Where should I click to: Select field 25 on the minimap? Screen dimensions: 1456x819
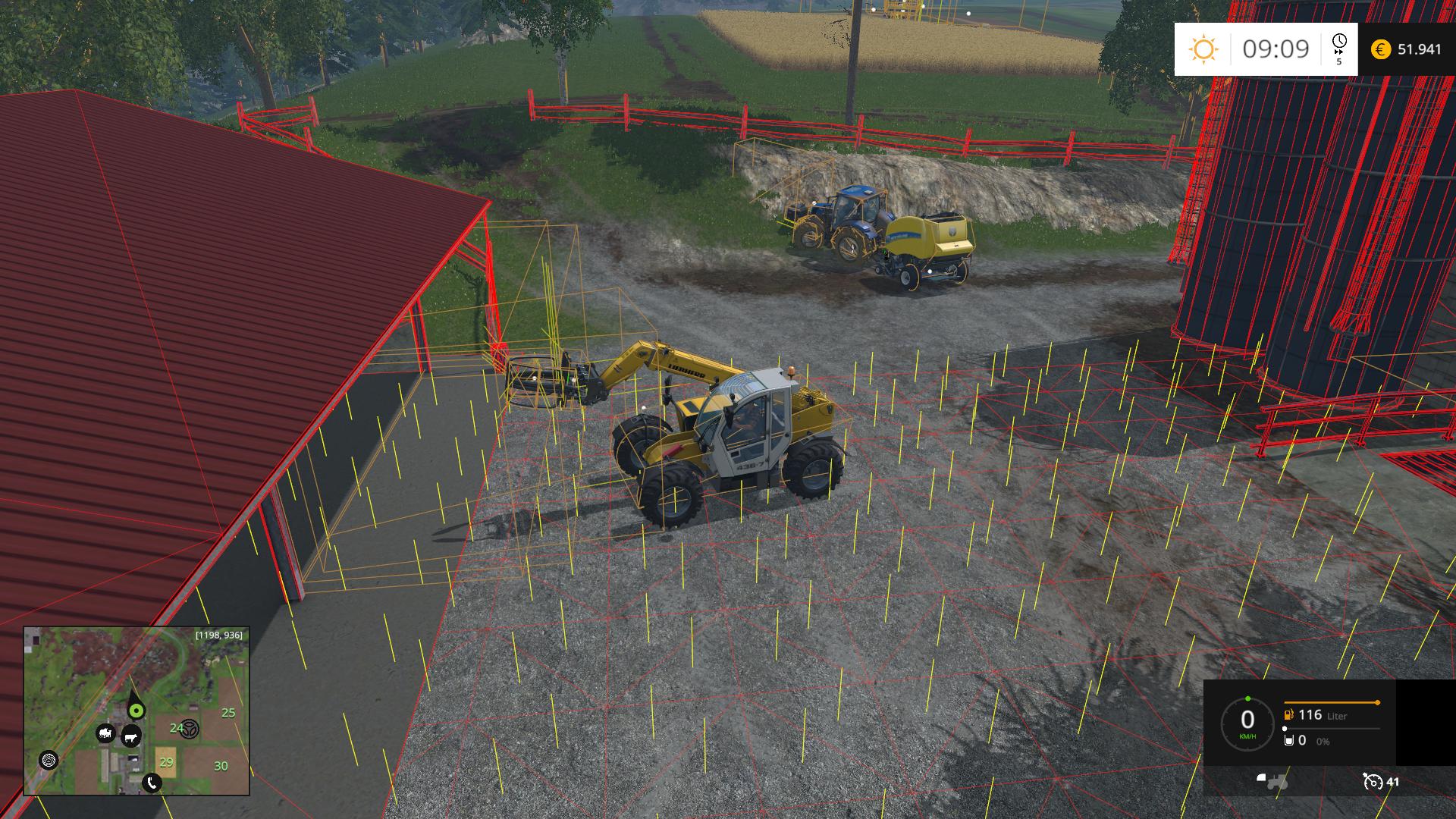click(228, 713)
